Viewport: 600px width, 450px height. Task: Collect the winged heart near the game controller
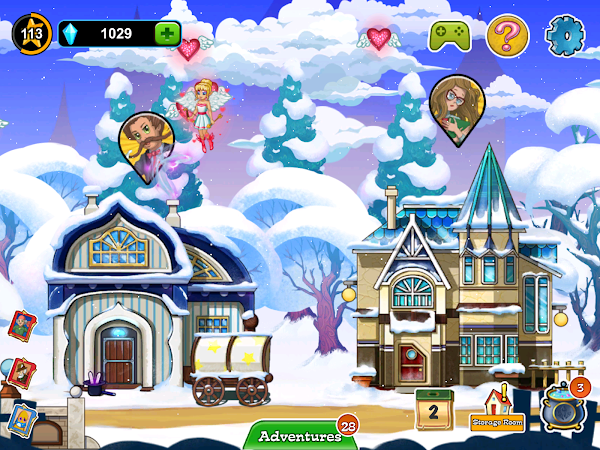coord(378,38)
